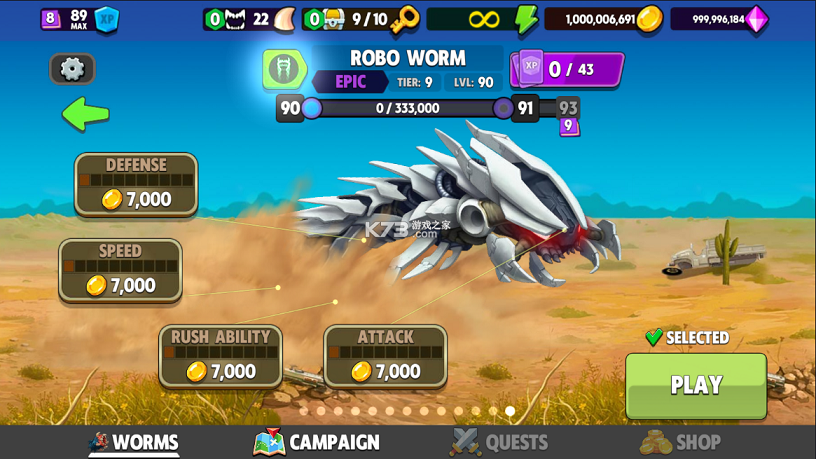The width and height of the screenshot is (816, 459).
Task: Open the gear settings button
Action: tap(72, 69)
